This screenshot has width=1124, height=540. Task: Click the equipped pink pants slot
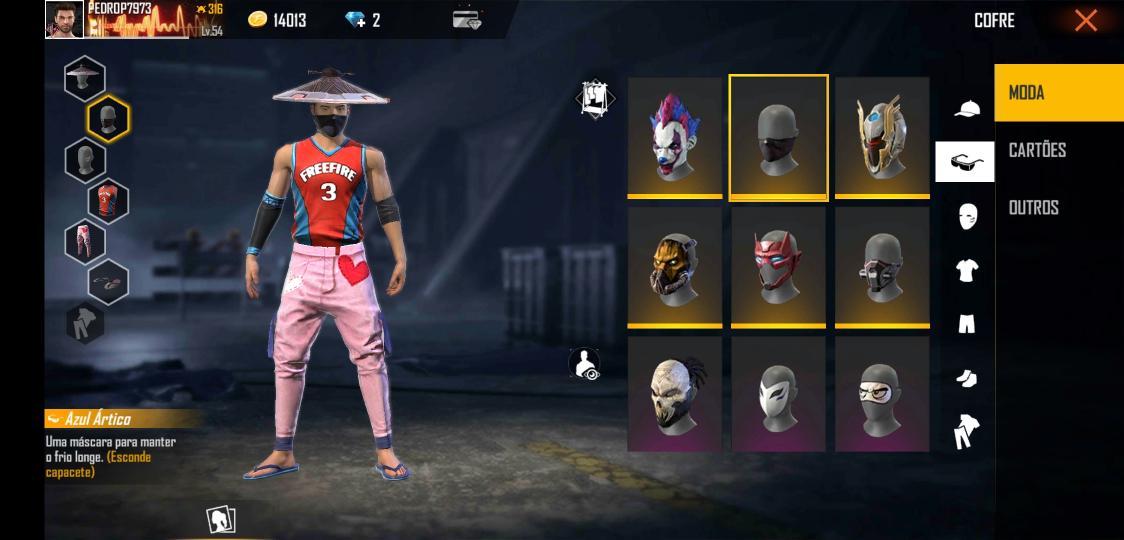pyautogui.click(x=85, y=241)
